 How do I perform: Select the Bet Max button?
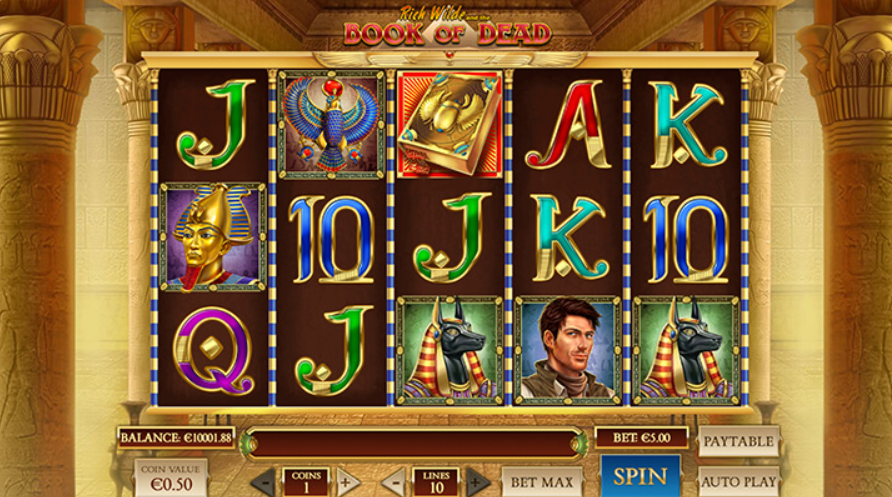pyautogui.click(x=541, y=481)
